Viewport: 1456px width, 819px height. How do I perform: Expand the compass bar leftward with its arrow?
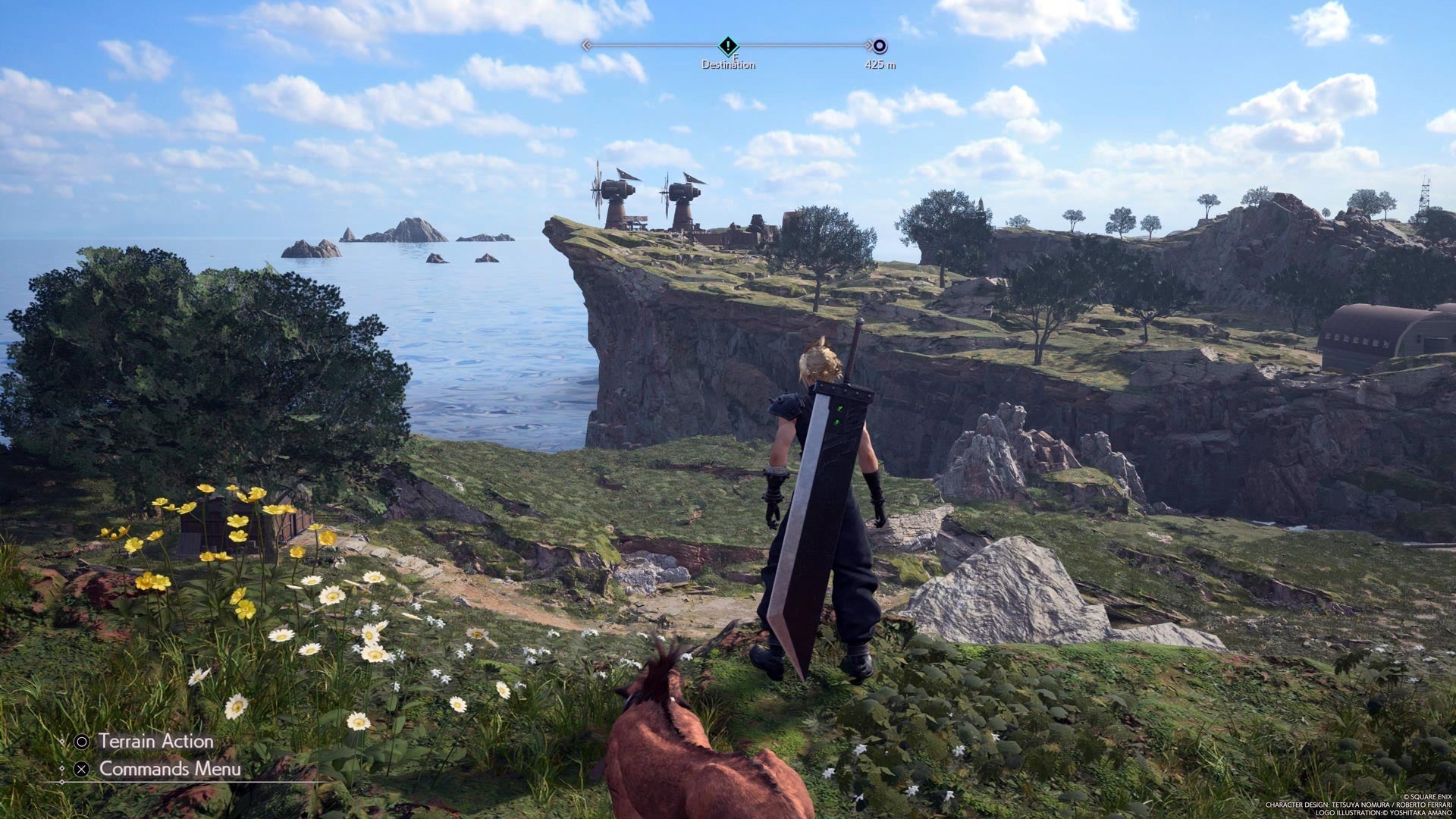point(587,45)
